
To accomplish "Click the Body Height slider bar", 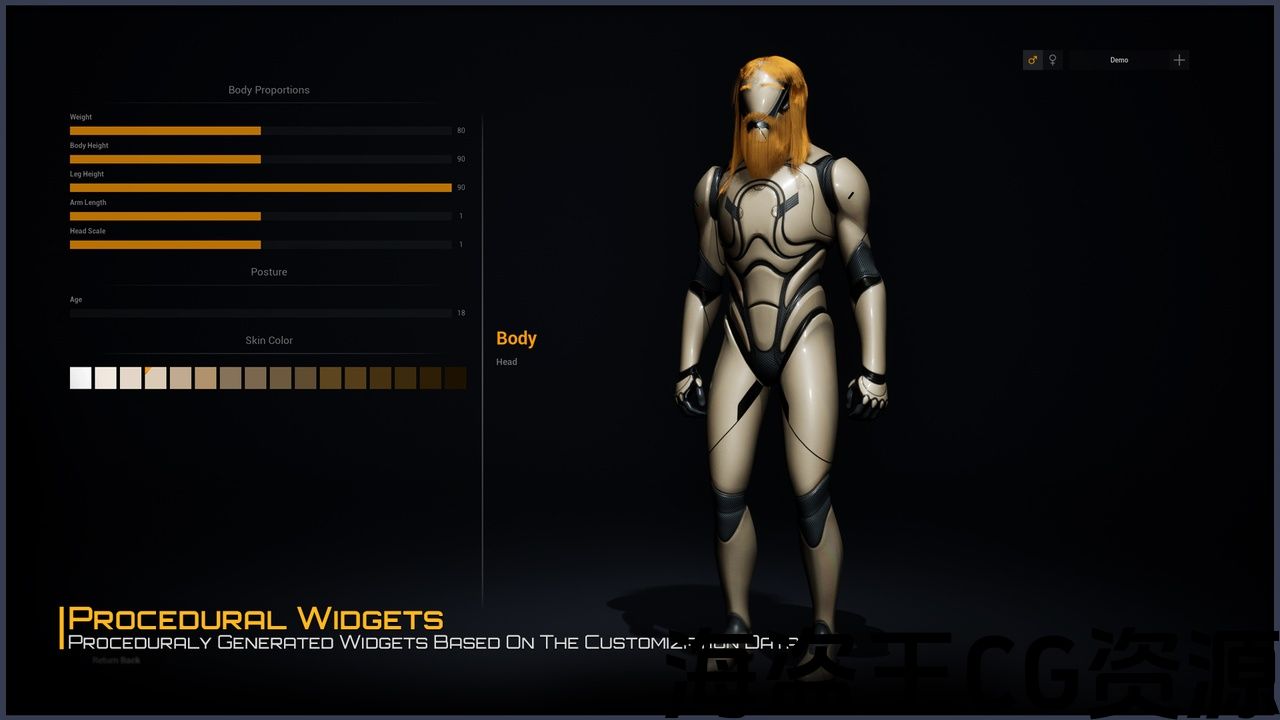I will coord(260,159).
